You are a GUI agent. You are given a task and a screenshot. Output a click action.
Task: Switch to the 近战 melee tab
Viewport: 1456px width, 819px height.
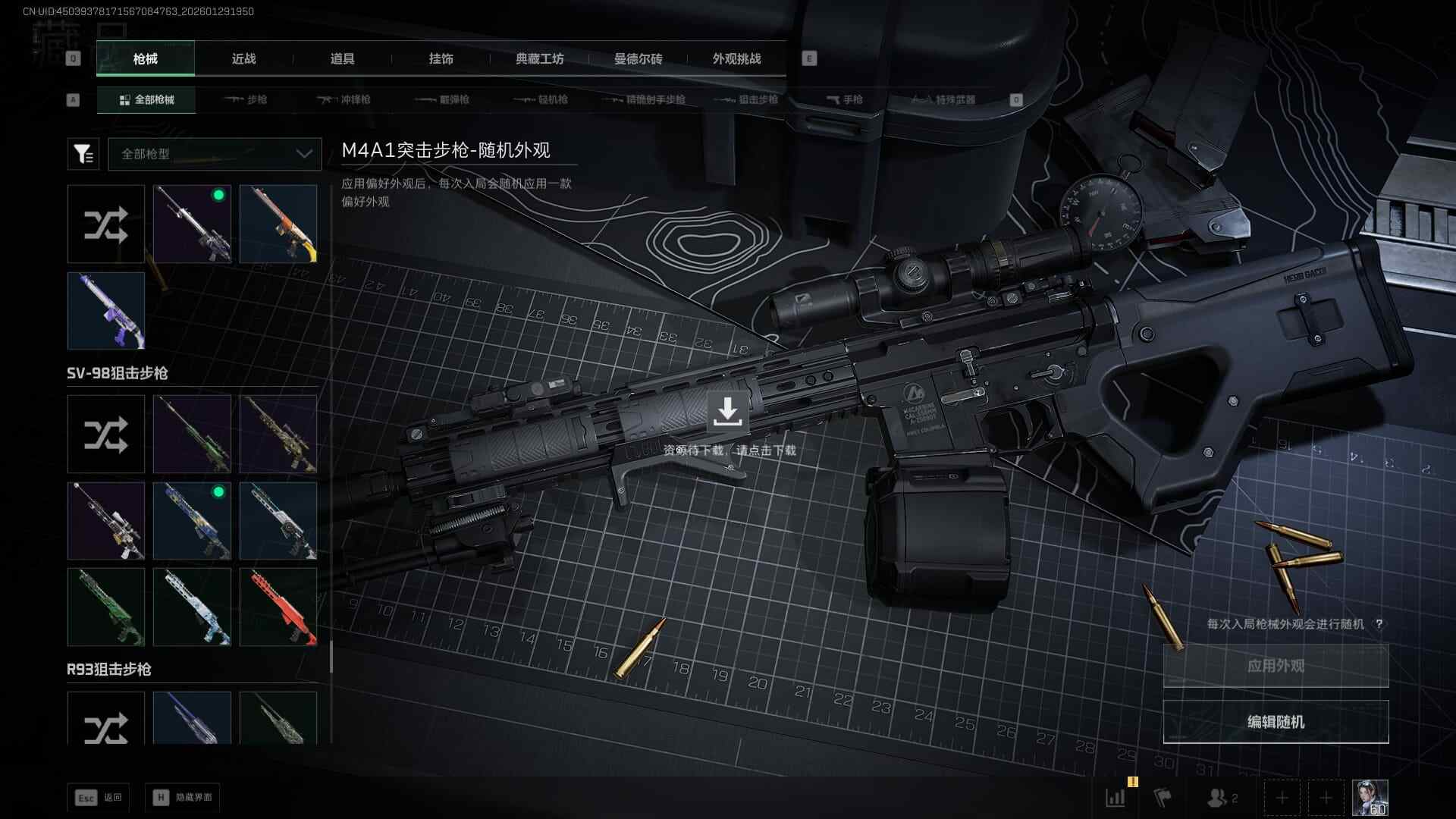tap(243, 59)
